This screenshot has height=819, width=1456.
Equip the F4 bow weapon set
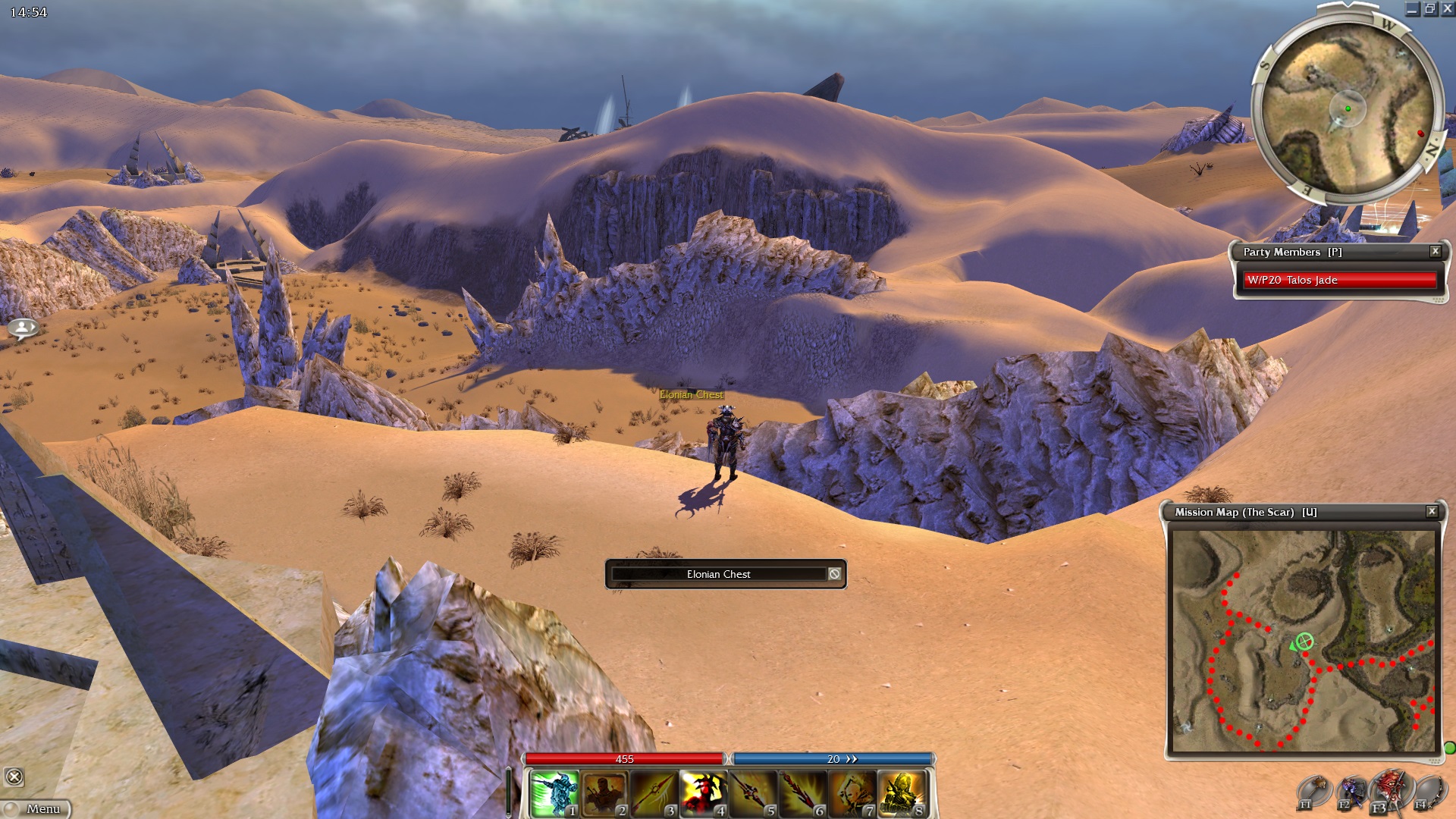point(1427,792)
